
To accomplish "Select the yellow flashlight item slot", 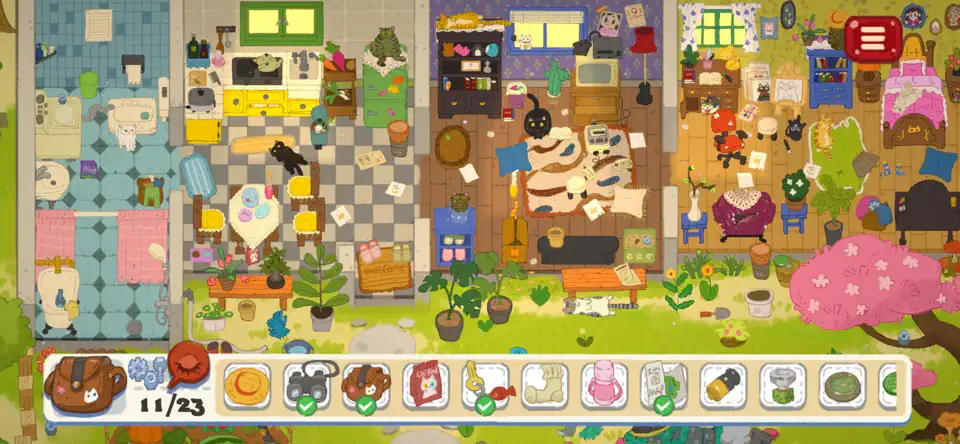I will point(724,385).
